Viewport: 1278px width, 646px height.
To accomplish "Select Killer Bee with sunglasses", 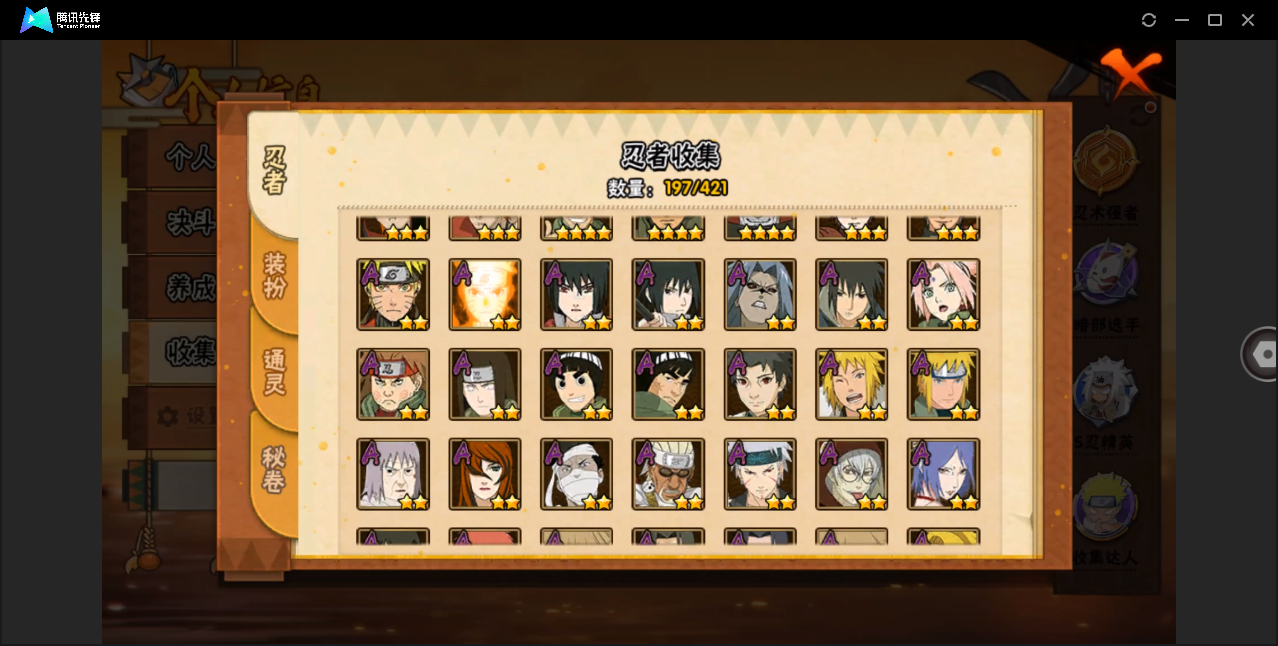I will pos(668,475).
